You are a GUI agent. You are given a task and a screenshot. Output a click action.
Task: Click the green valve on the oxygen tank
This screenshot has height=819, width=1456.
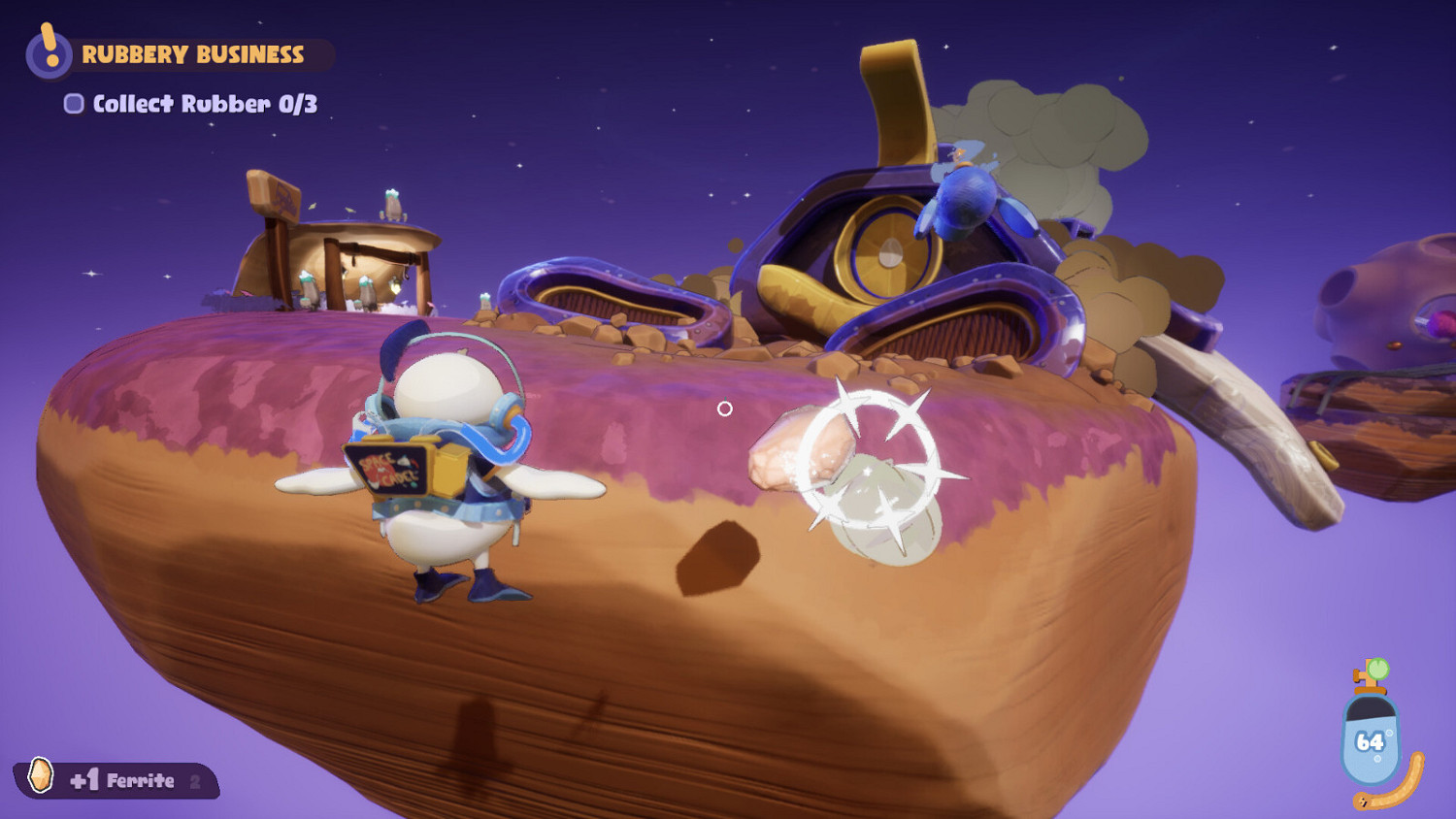click(1378, 668)
